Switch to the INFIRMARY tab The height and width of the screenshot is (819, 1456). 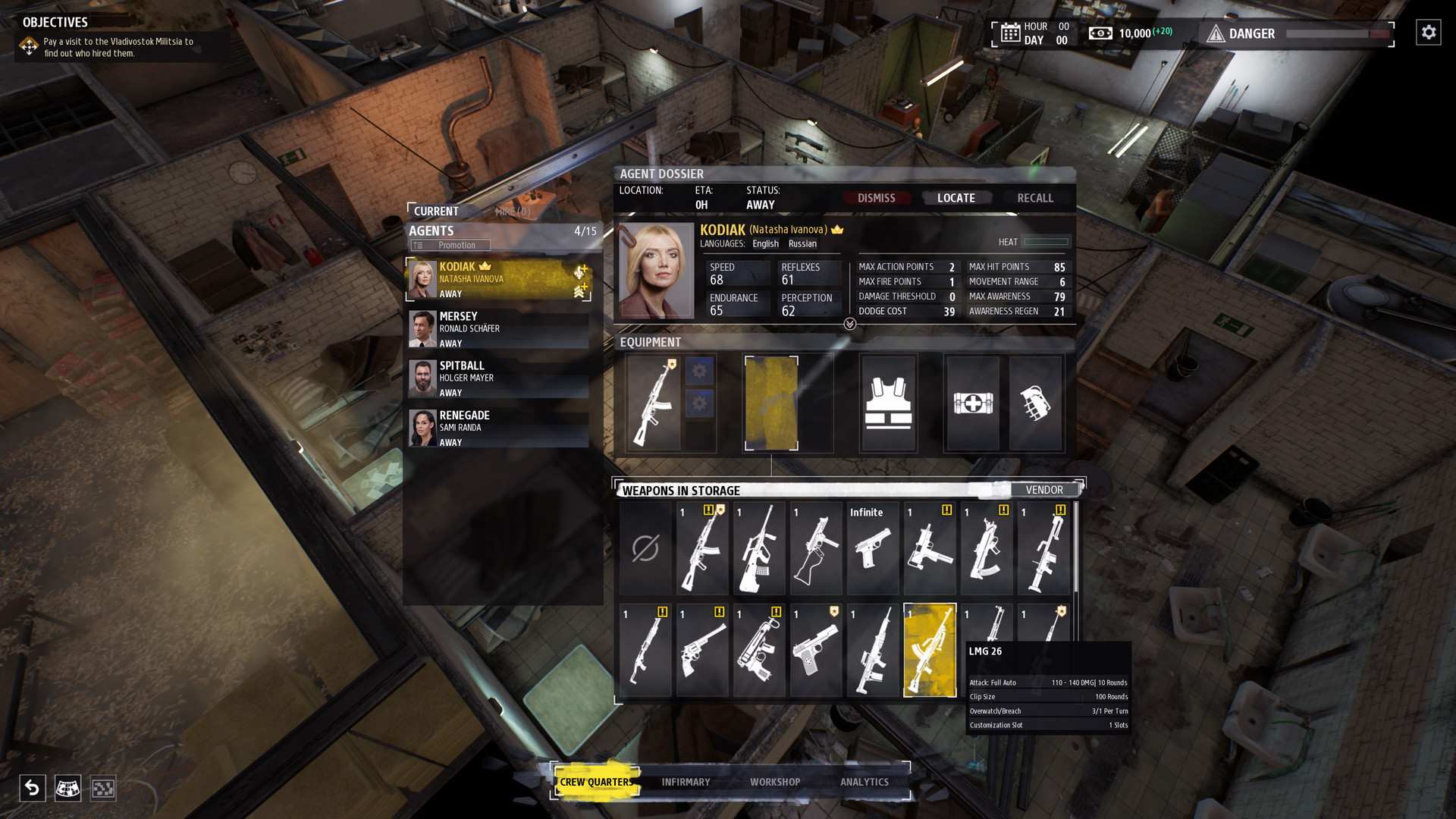pos(686,782)
